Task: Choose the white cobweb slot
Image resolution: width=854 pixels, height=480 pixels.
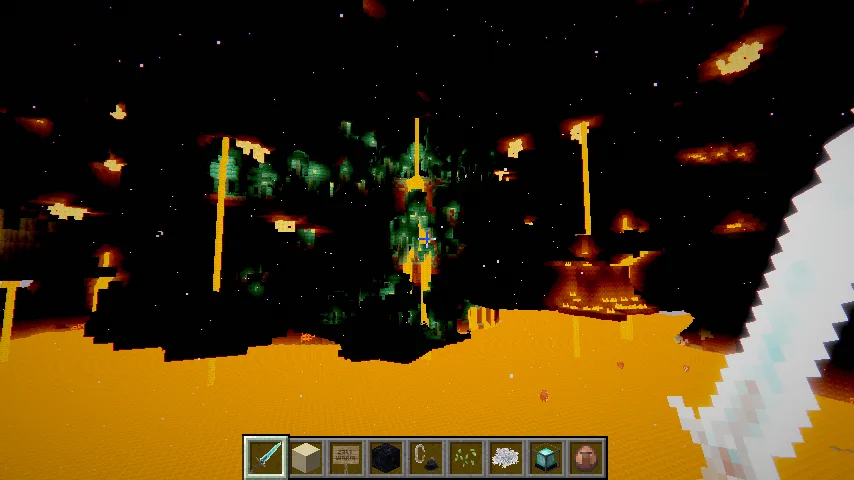Action: coord(506,457)
